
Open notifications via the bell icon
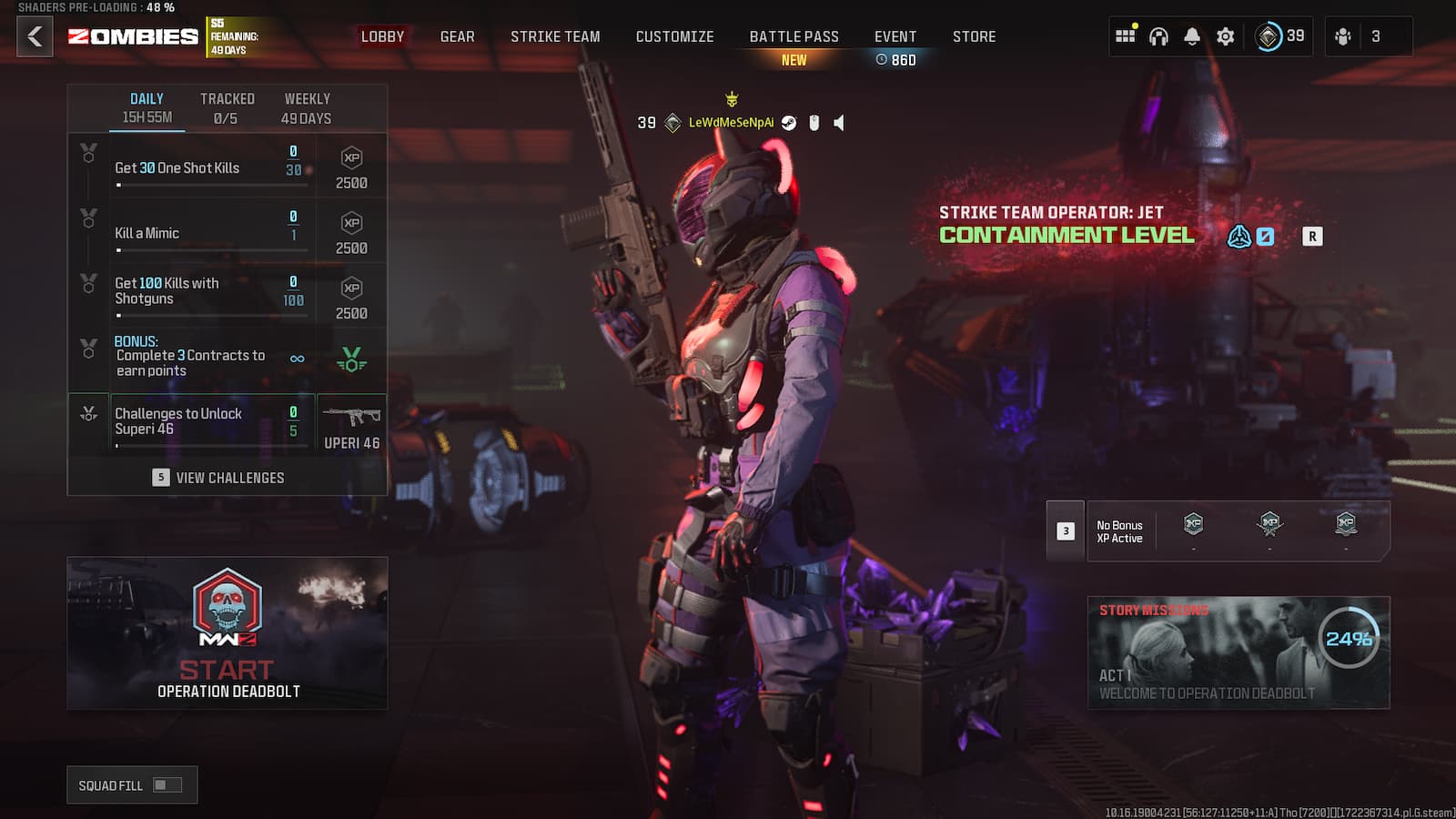click(1192, 36)
